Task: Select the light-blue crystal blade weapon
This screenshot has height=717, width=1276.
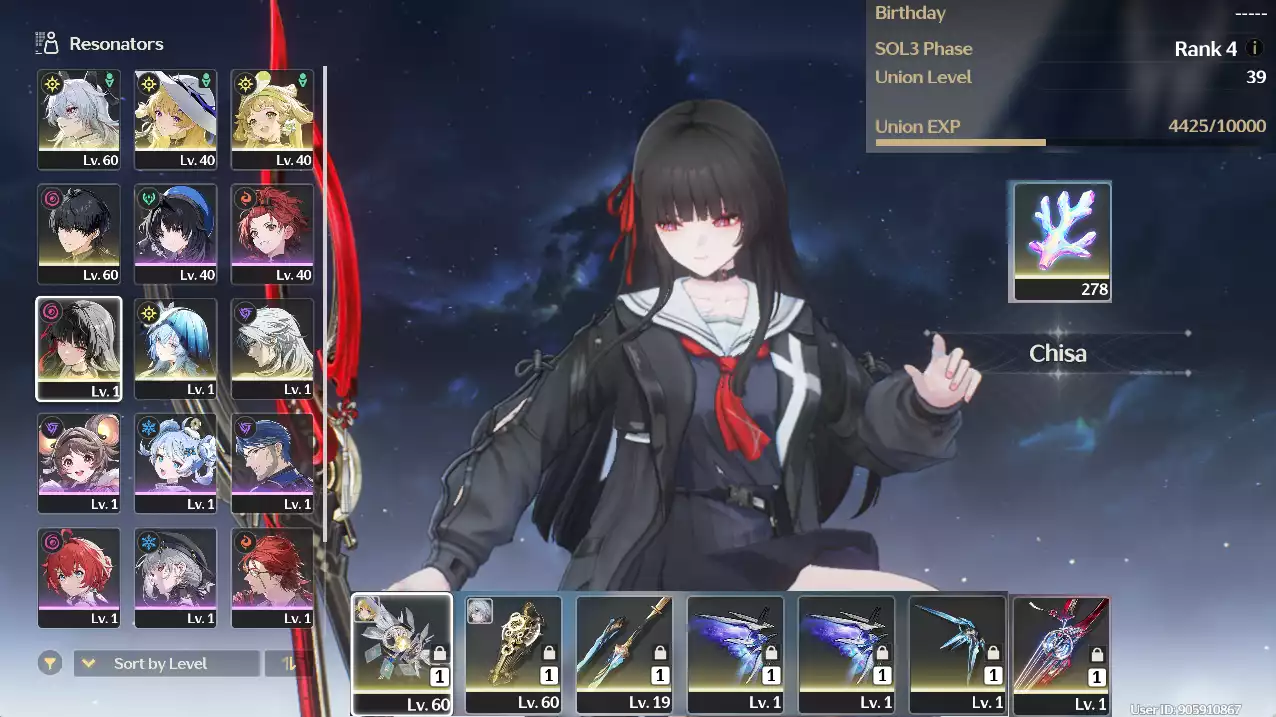Action: [x=958, y=654]
